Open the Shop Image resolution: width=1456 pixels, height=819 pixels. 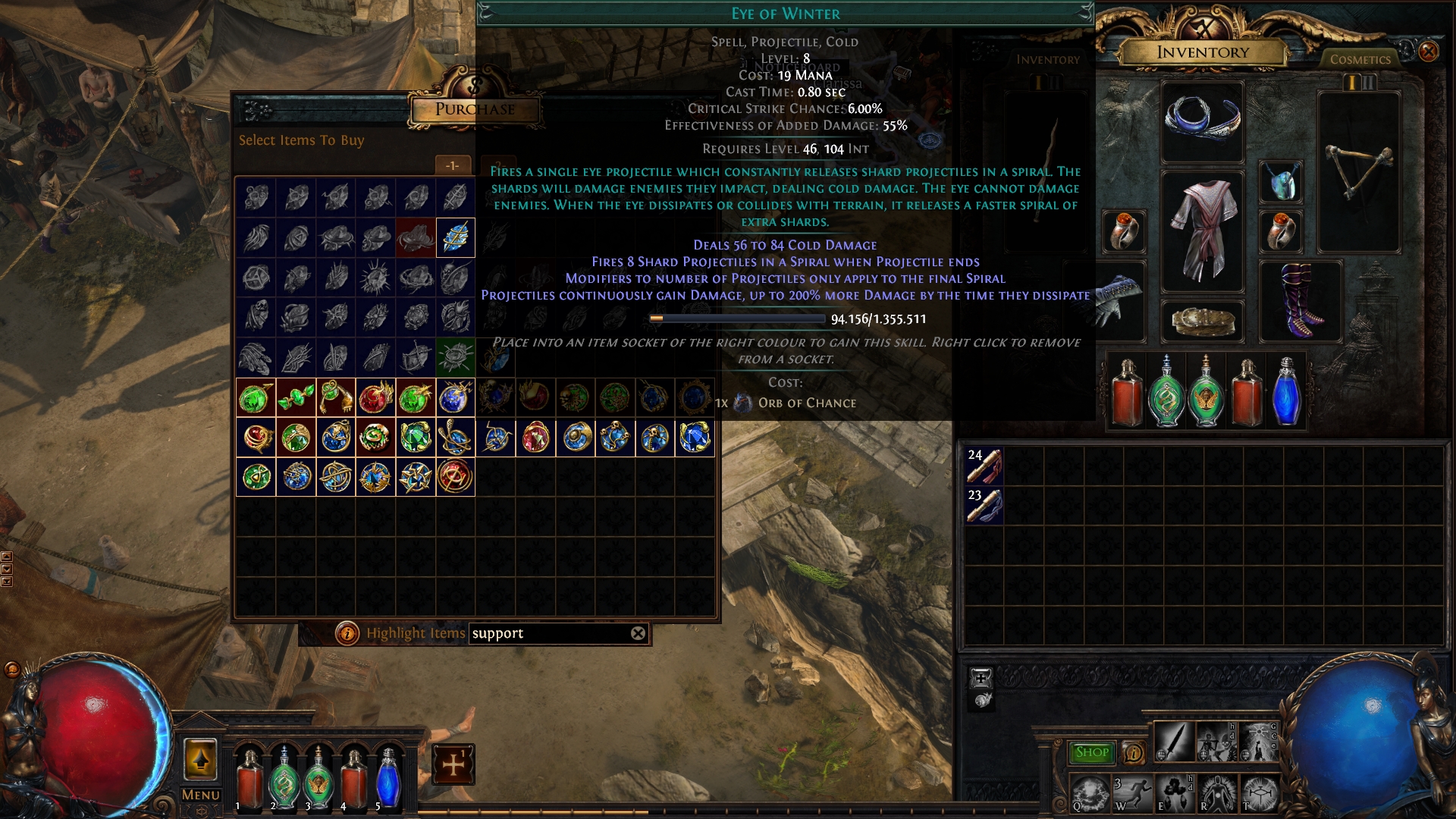pyautogui.click(x=1091, y=752)
